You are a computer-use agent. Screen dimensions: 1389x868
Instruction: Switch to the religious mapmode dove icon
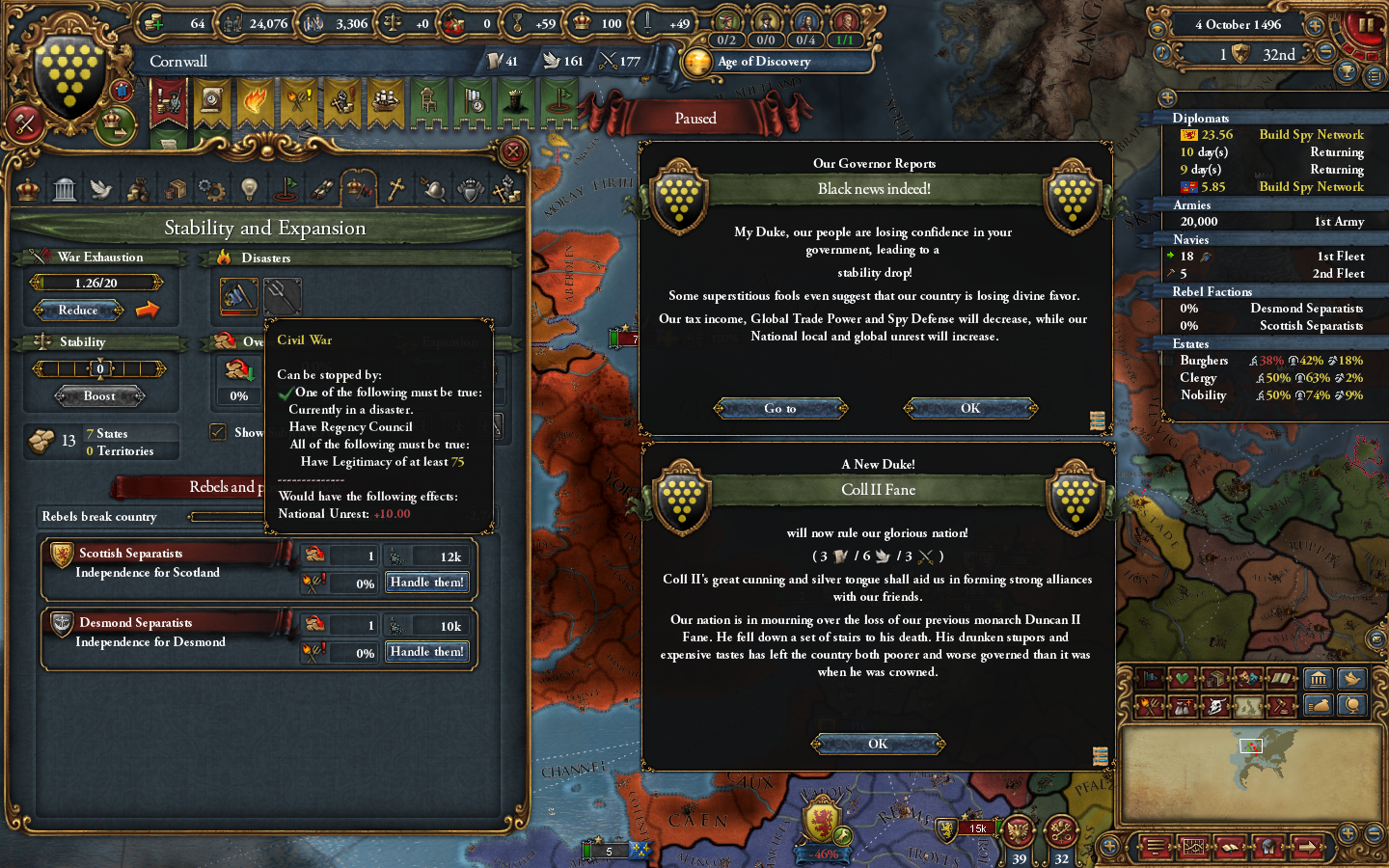tap(1349, 680)
